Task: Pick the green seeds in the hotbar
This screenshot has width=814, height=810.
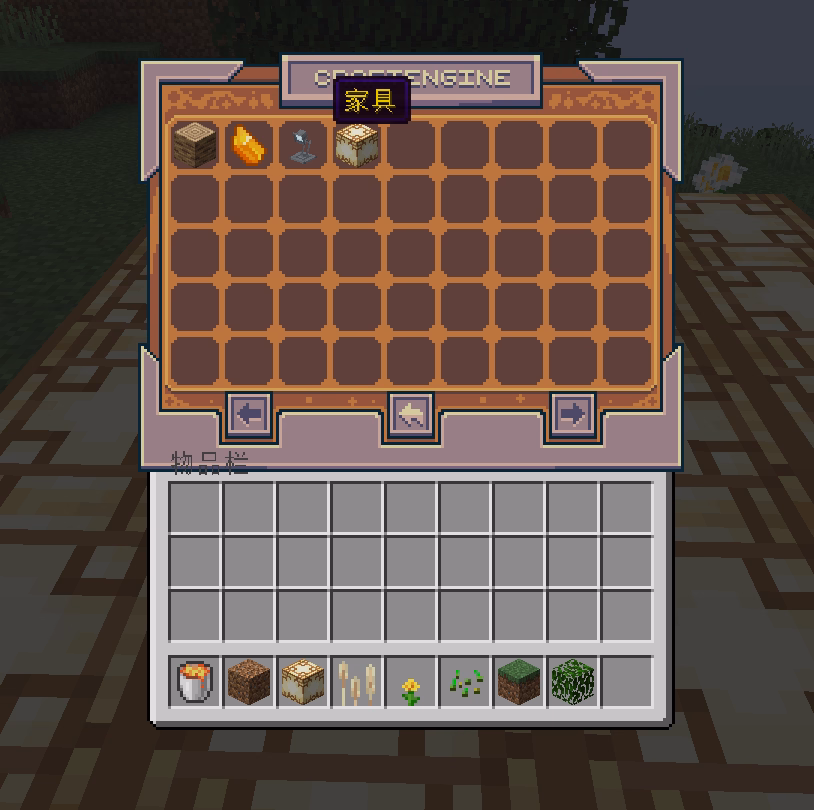Action: pyautogui.click(x=464, y=682)
